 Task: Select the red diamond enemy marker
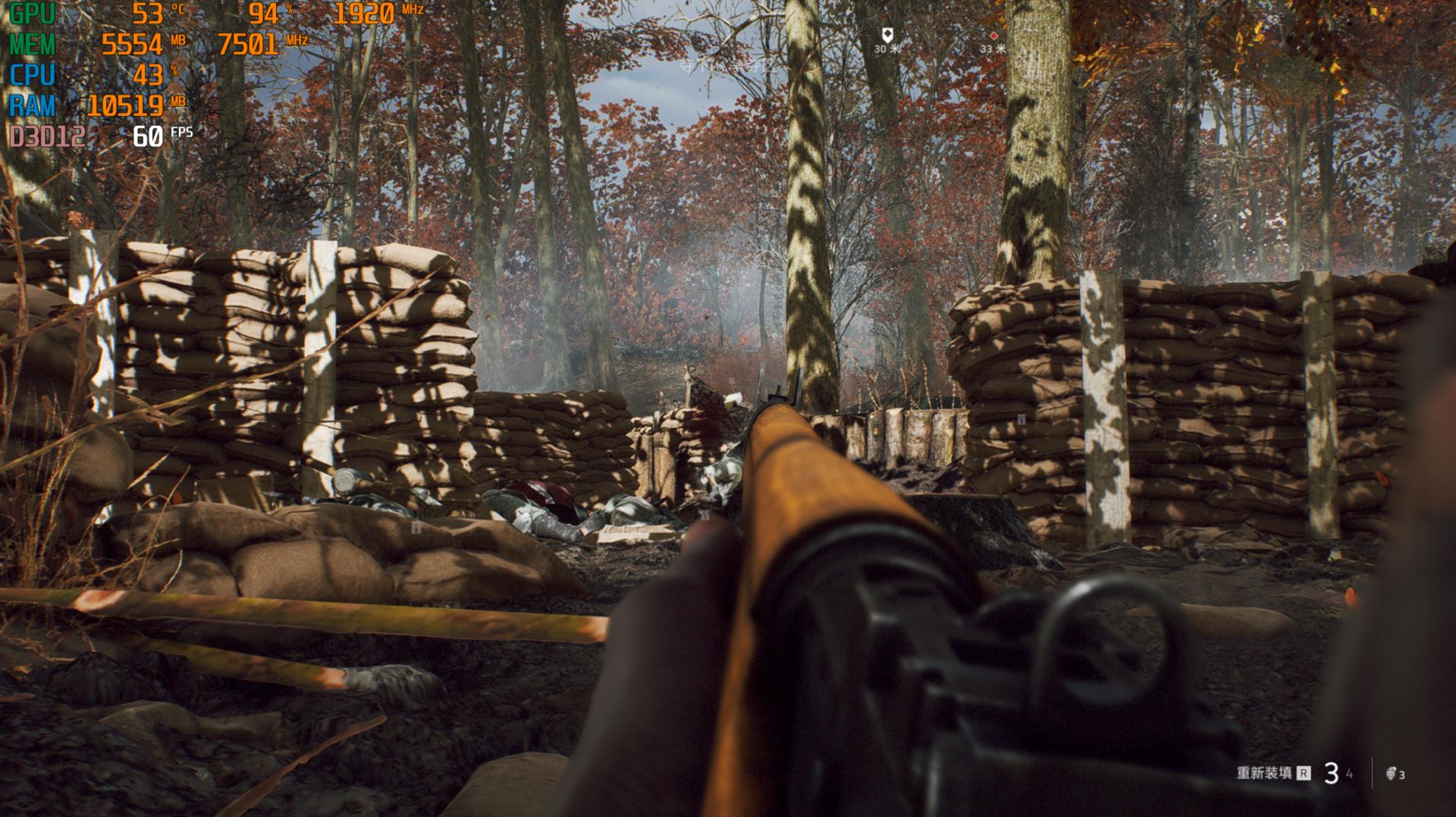(993, 36)
